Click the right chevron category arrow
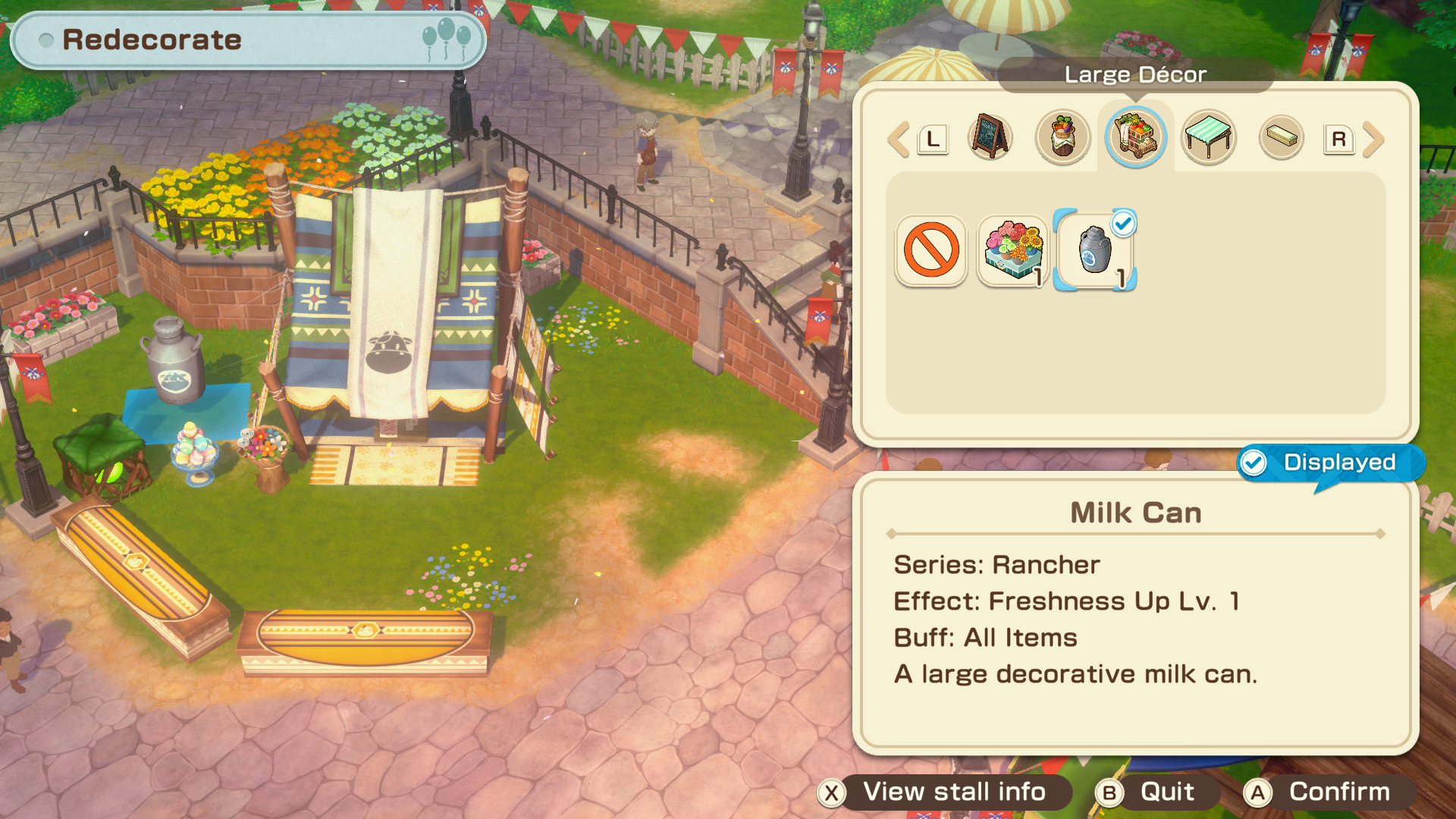 (1373, 140)
